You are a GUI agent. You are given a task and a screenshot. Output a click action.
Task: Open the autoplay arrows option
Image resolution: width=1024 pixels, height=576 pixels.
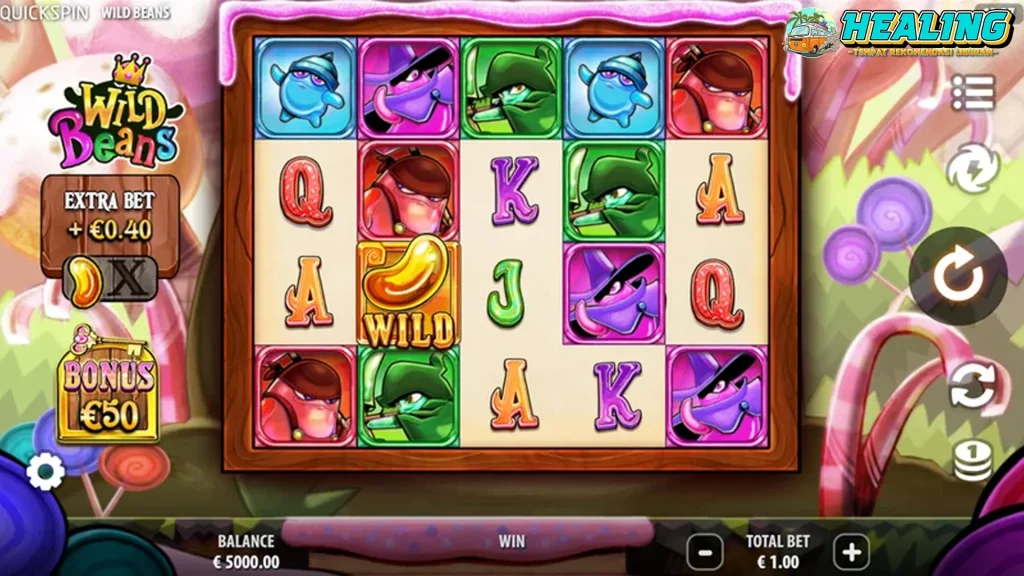point(972,386)
